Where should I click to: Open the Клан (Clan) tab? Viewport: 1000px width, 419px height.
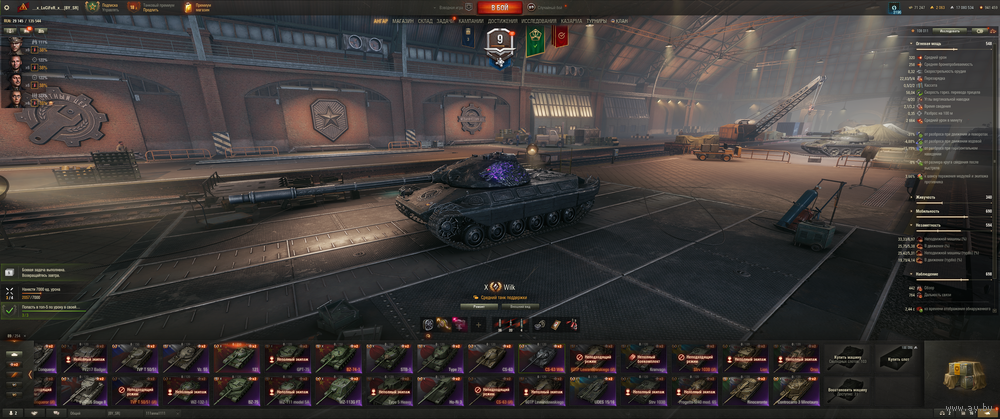tap(621, 20)
